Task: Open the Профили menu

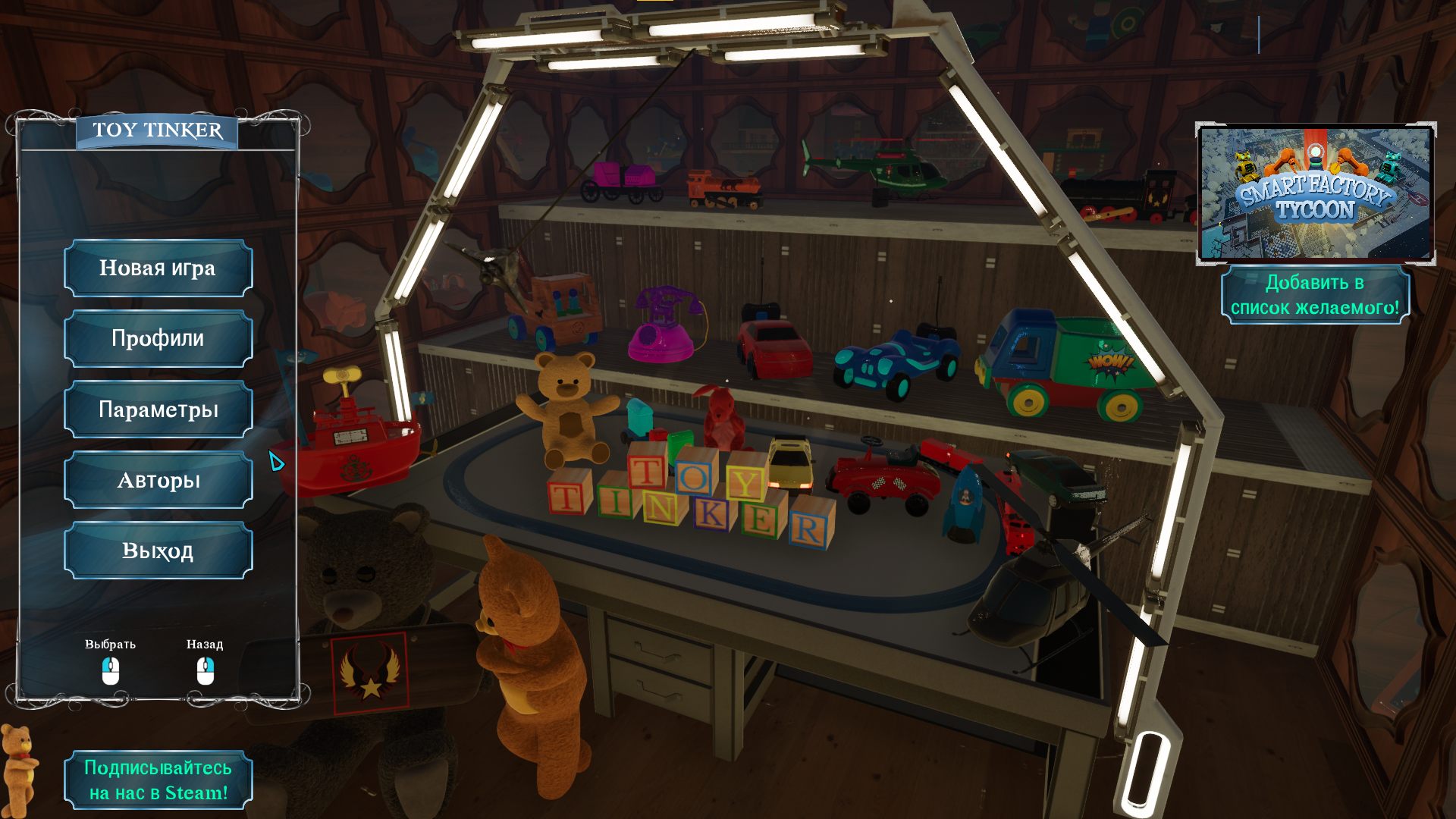Action: (158, 339)
